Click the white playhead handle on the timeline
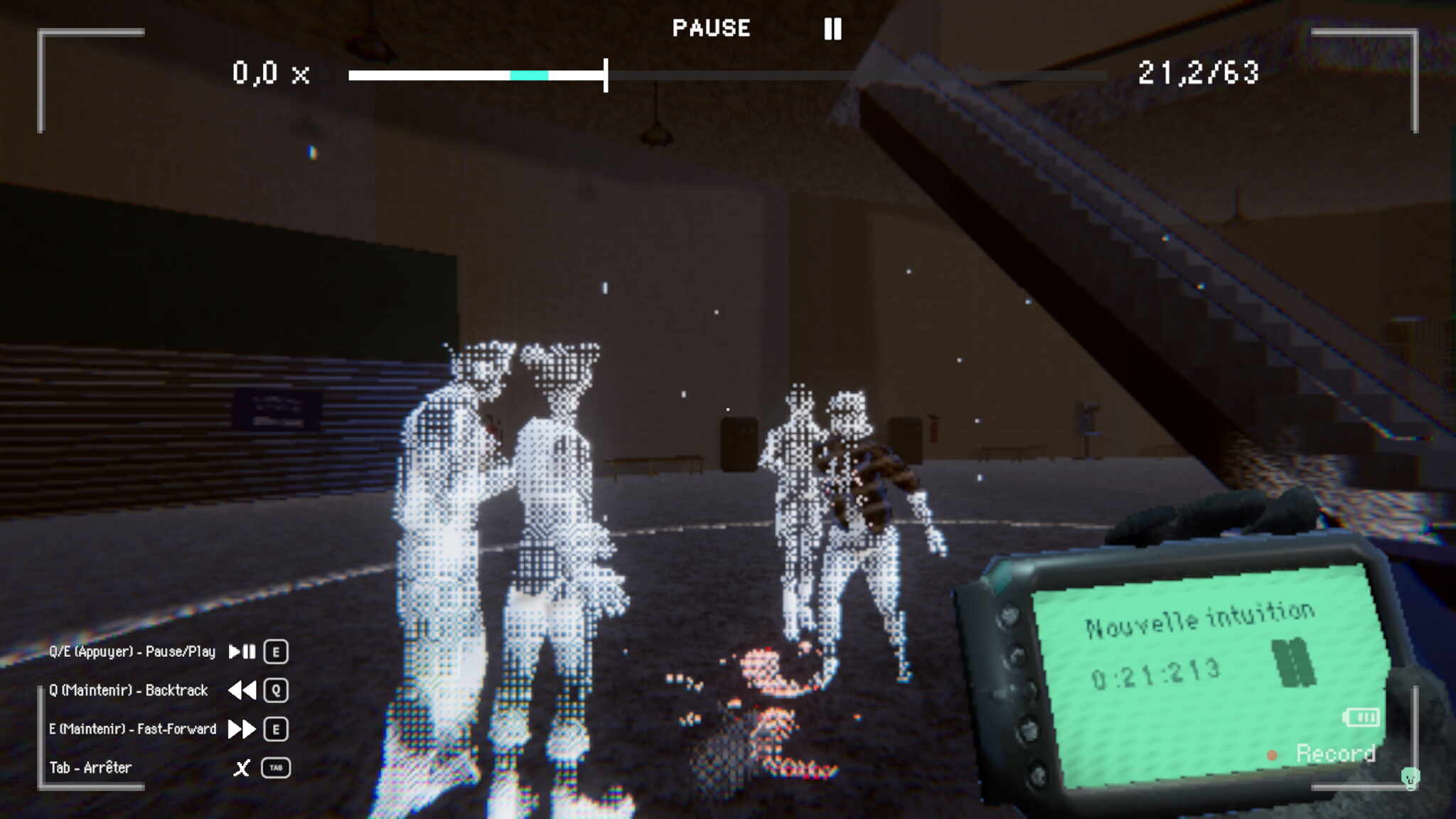The image size is (1456, 819). coord(606,75)
